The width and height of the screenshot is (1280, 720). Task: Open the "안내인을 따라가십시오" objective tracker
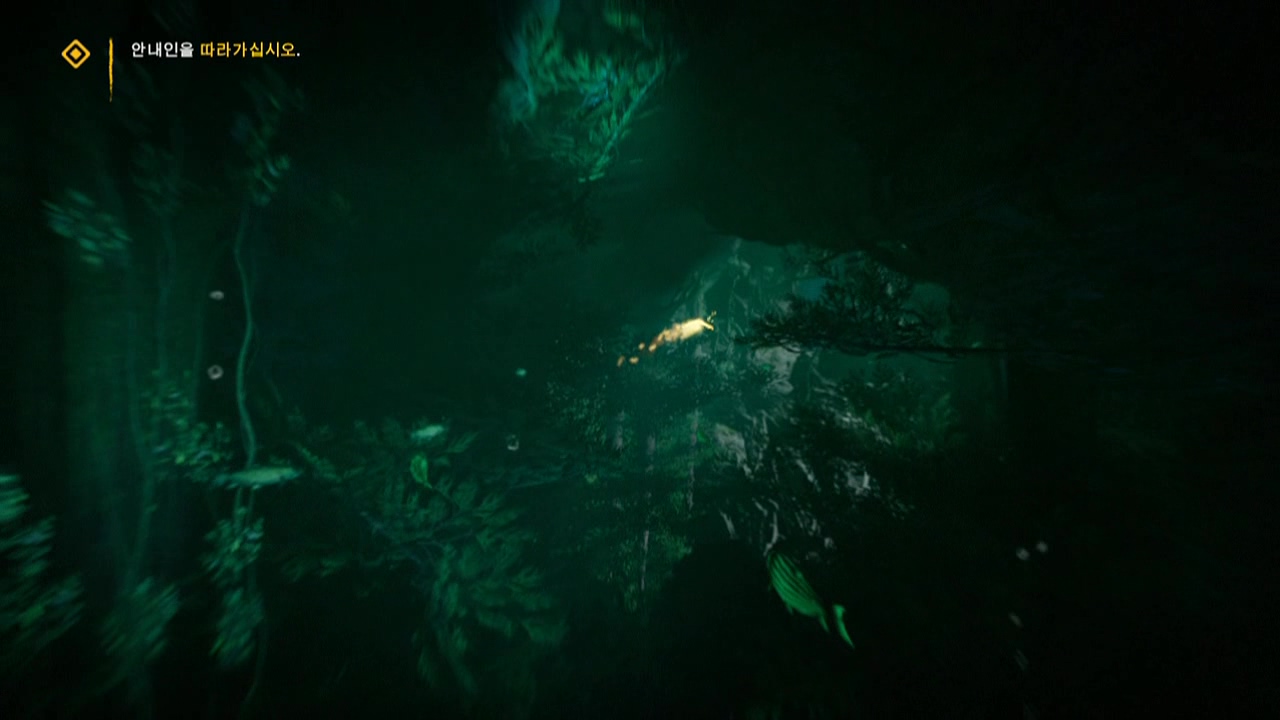[215, 50]
